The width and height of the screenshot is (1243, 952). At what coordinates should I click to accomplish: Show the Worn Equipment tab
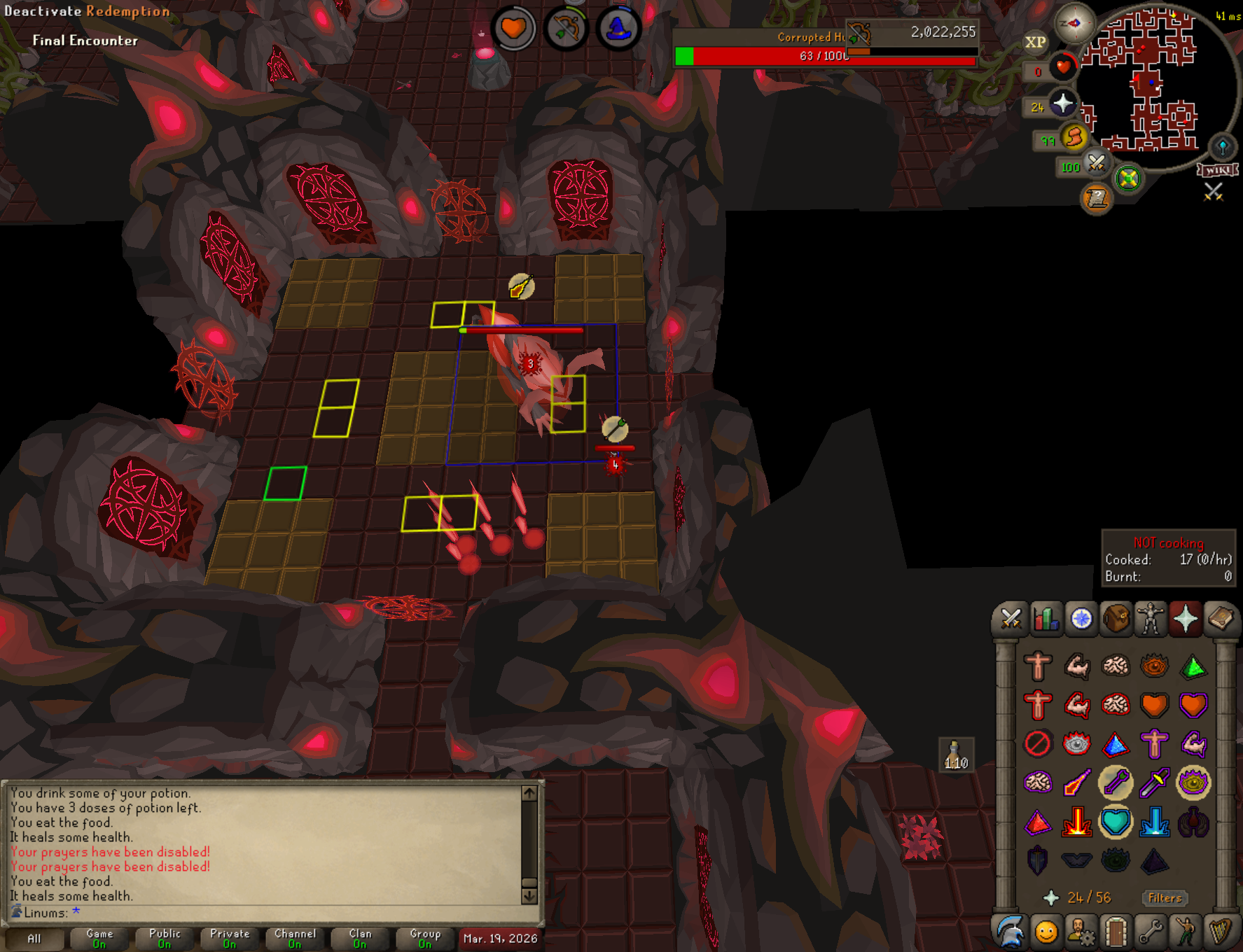click(x=1150, y=619)
